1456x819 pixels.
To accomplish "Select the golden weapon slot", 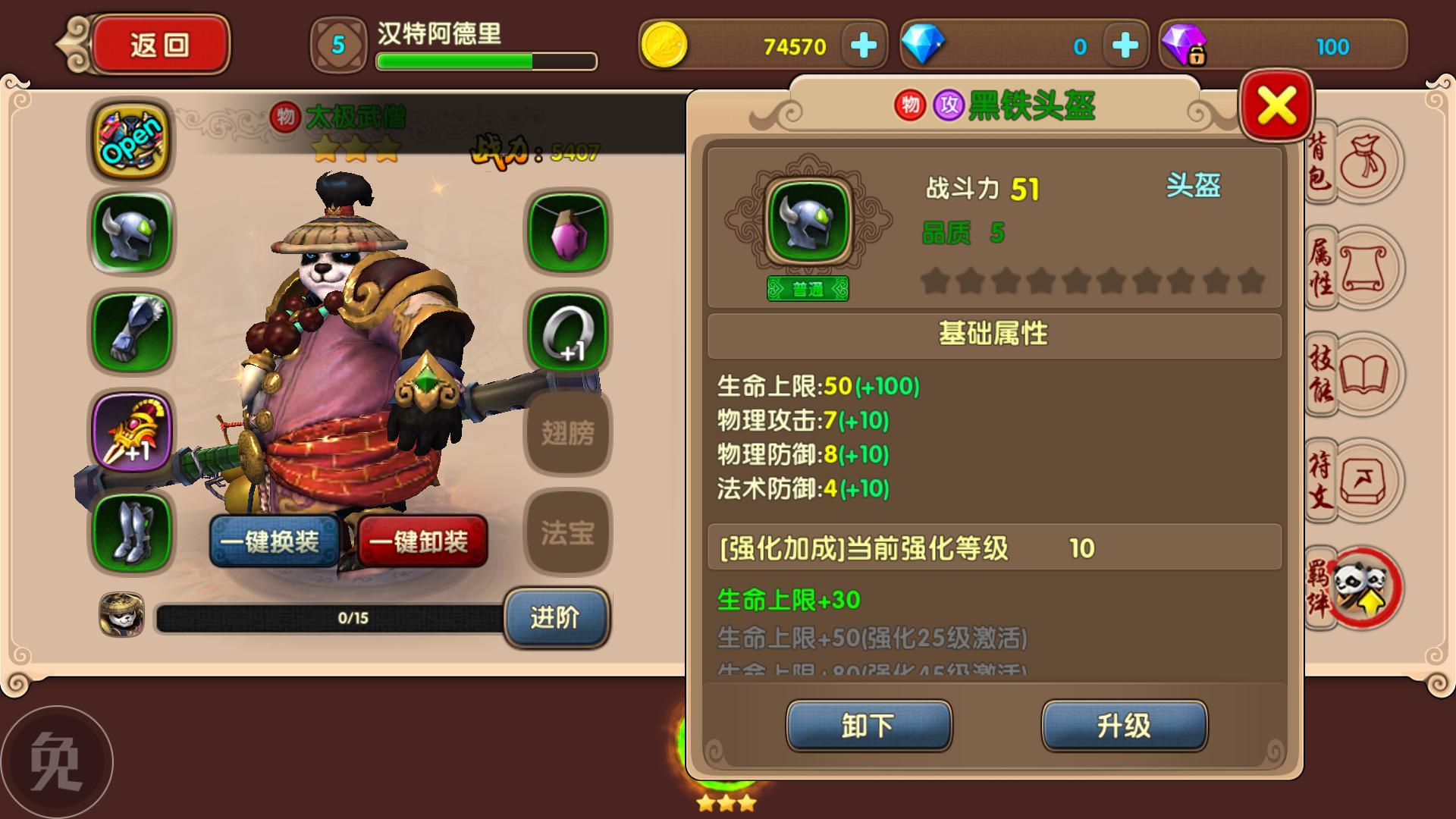I will coord(132,431).
